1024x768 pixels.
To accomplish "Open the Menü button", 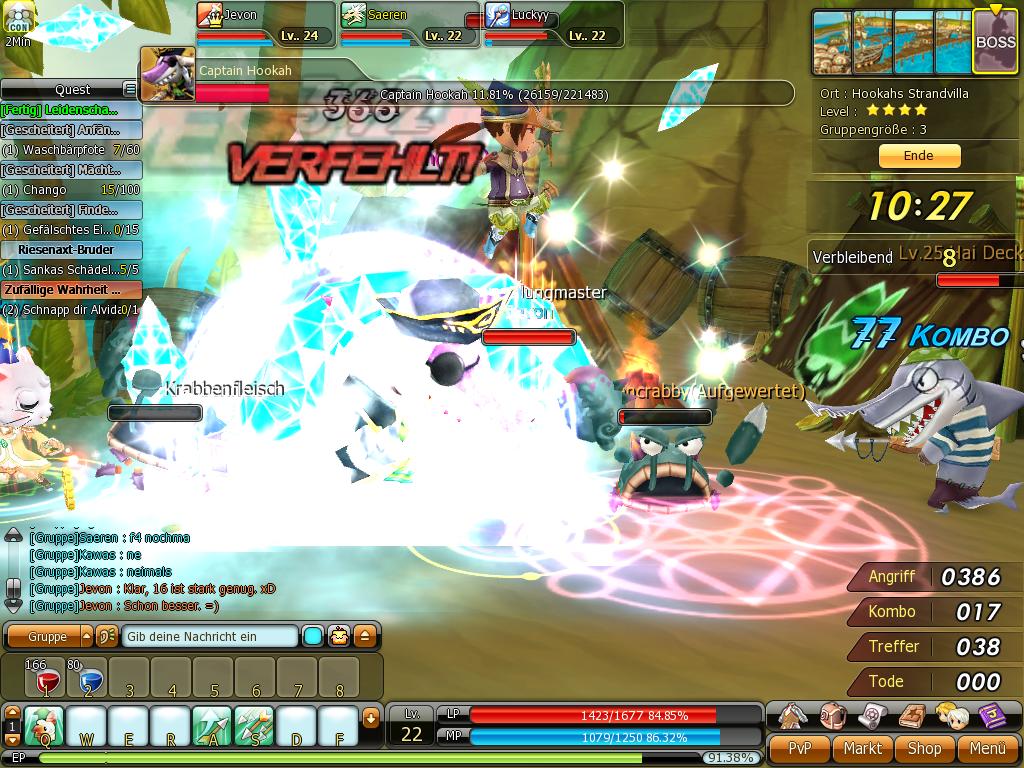I will [x=986, y=748].
